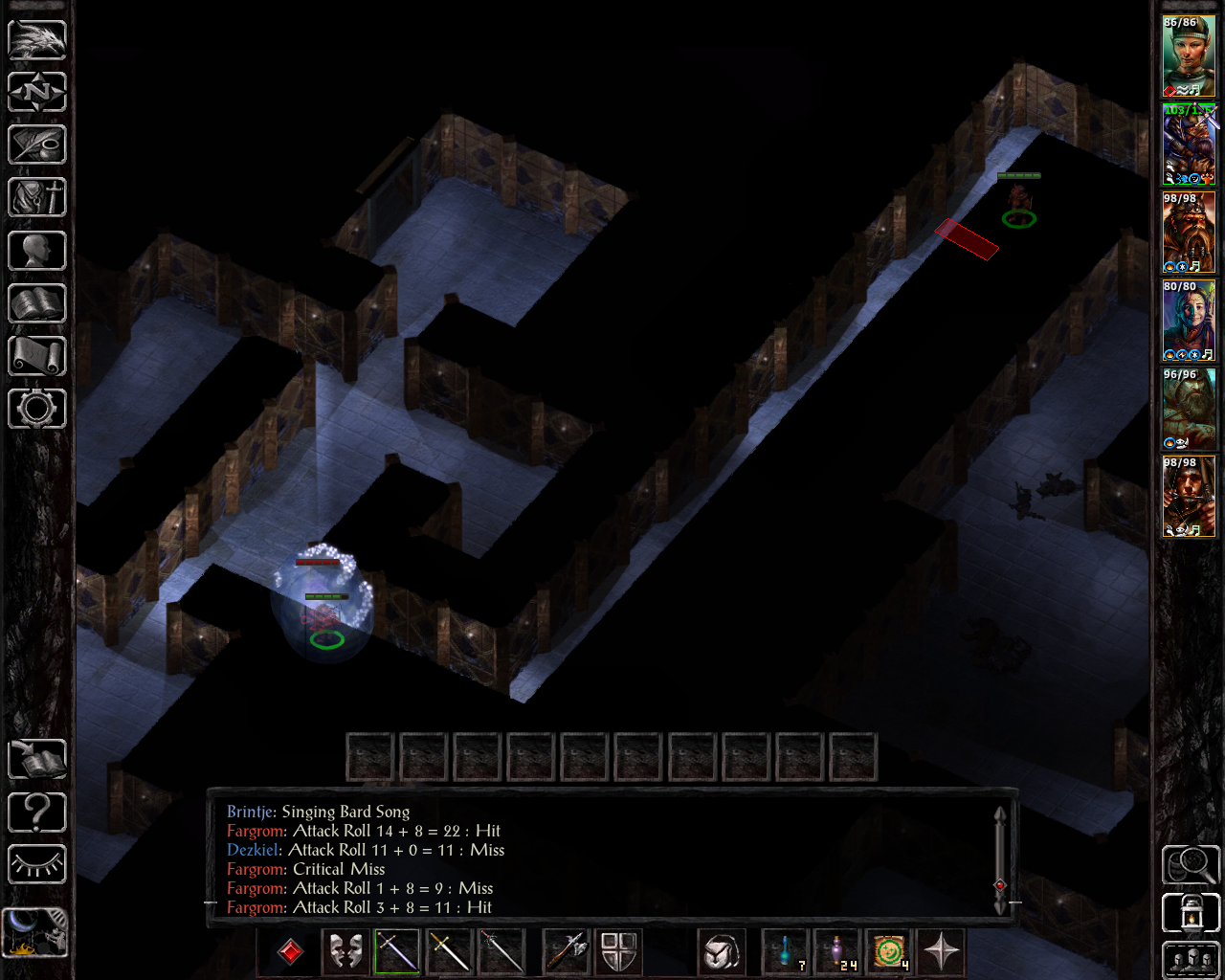Select the hooded archer portrait

(x=1188, y=497)
